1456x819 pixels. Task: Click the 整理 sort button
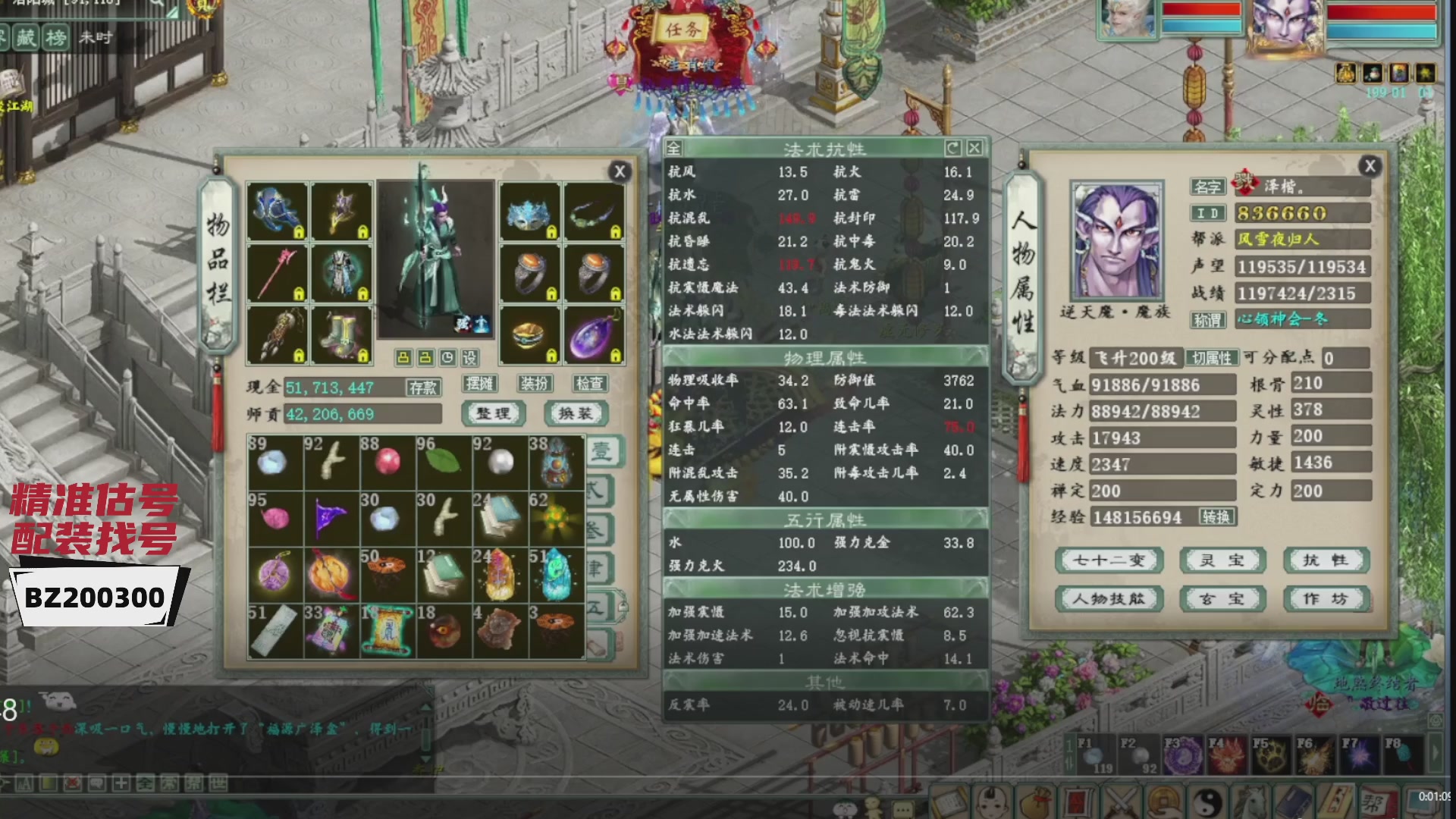point(493,412)
